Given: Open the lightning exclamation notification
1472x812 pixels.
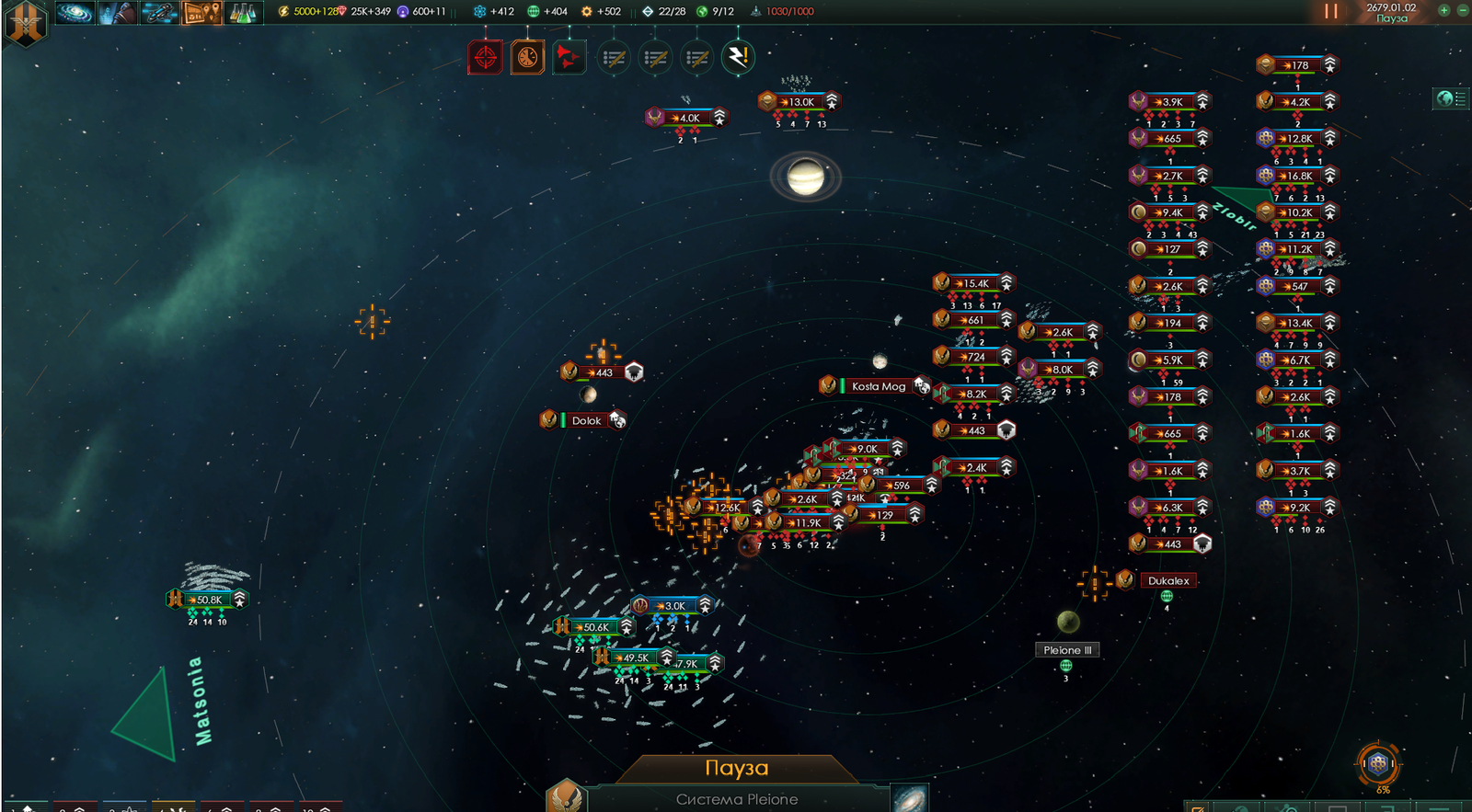Looking at the screenshot, I should (737, 58).
